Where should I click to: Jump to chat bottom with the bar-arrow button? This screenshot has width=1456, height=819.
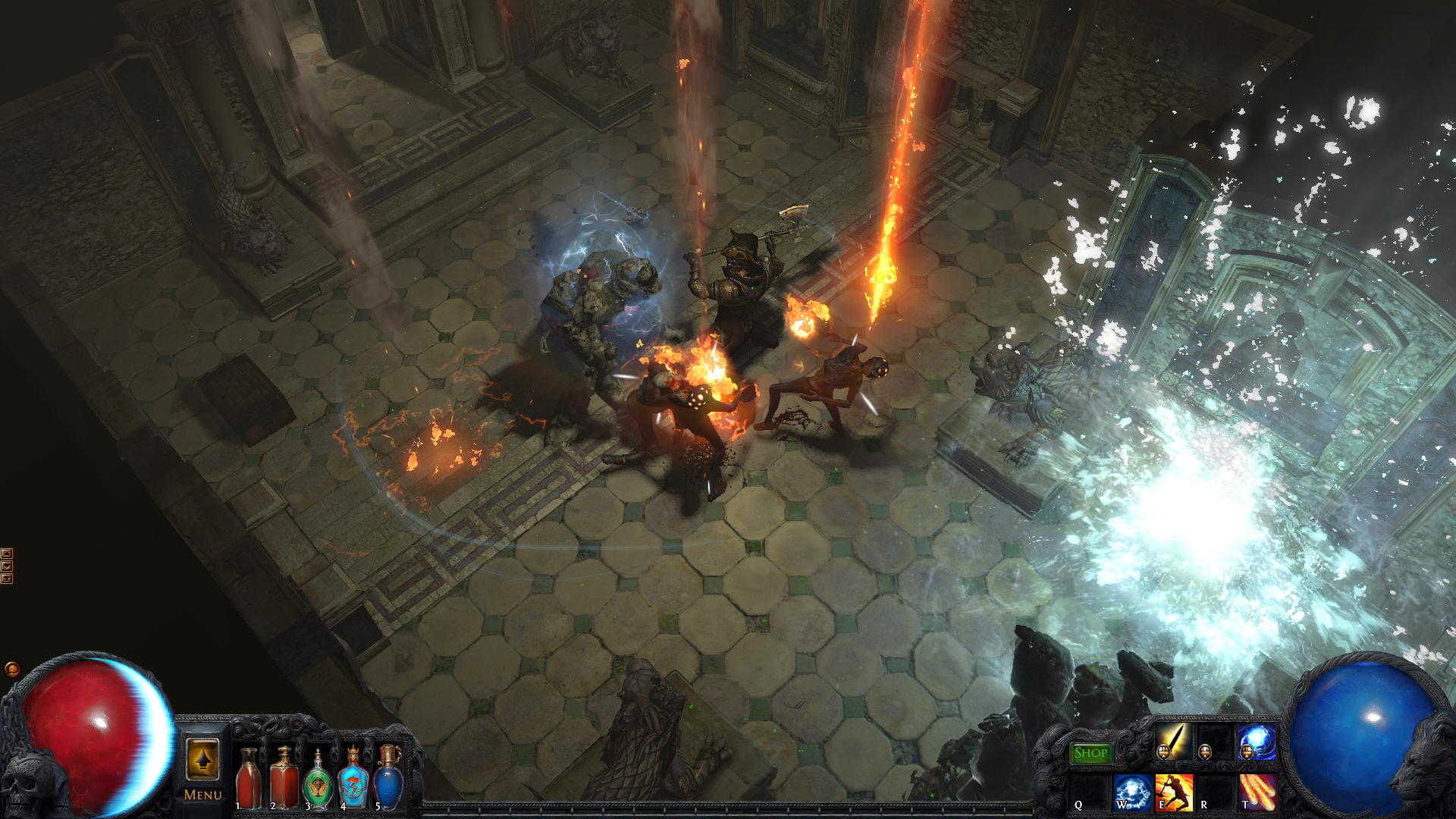tap(7, 579)
